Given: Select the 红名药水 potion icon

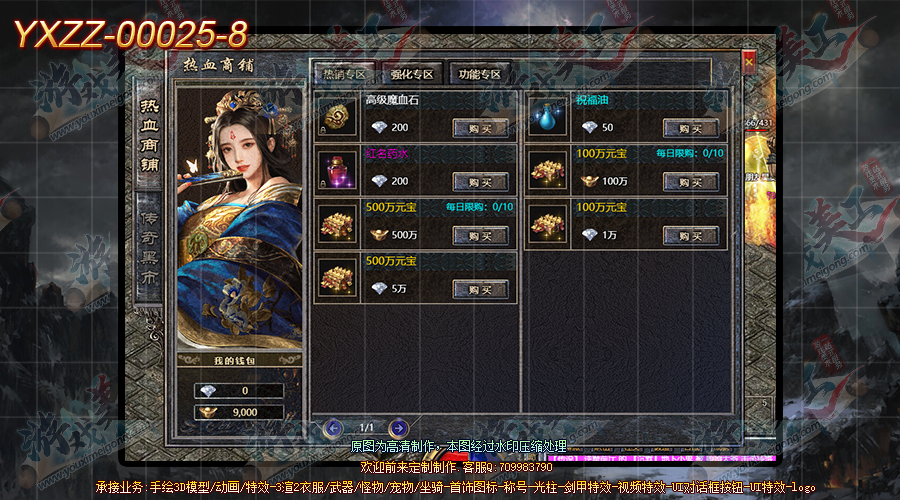Looking at the screenshot, I should tap(336, 171).
